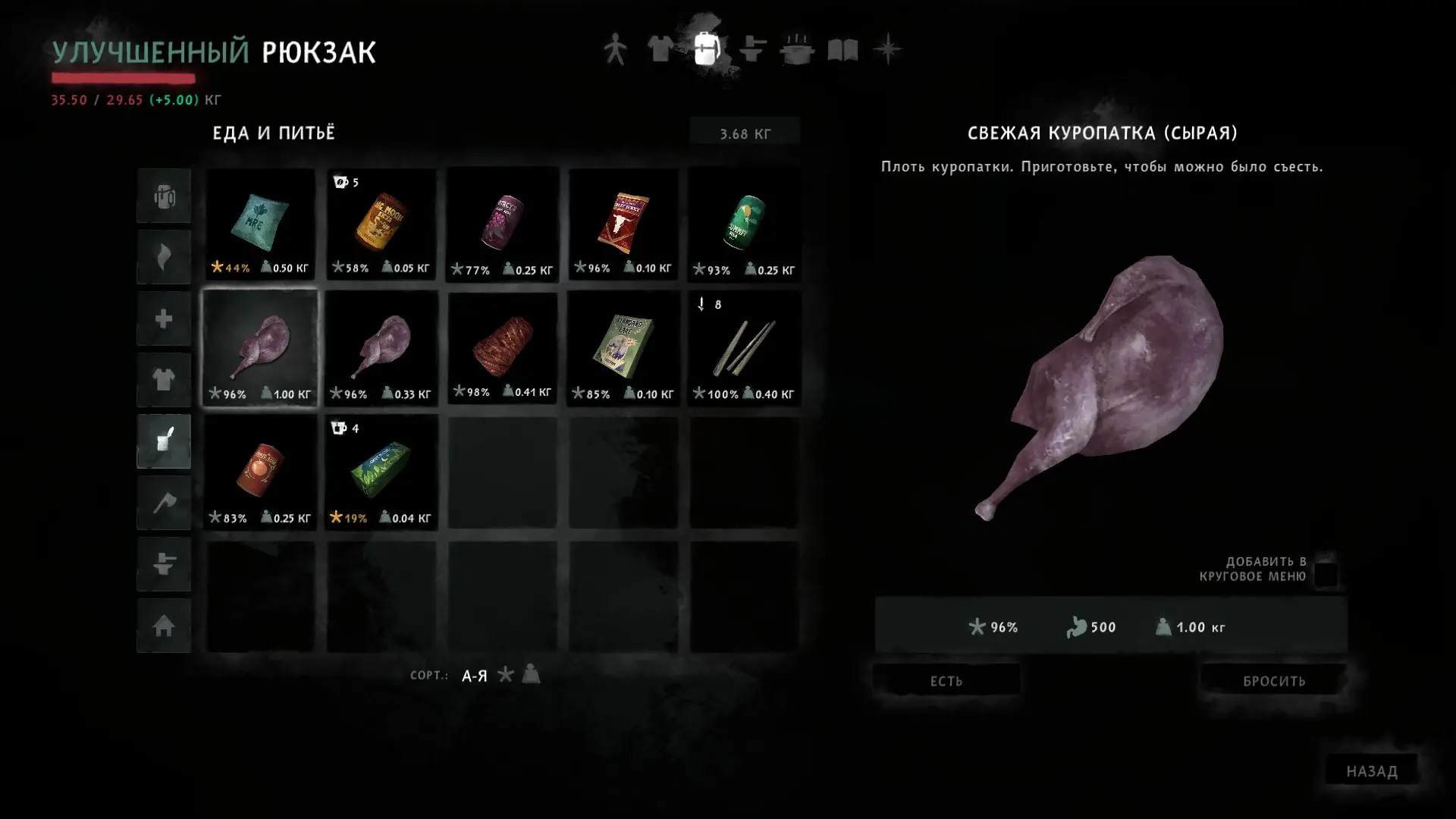Choose the red tomato soup can
This screenshot has width=1456, height=819.
click(260, 472)
